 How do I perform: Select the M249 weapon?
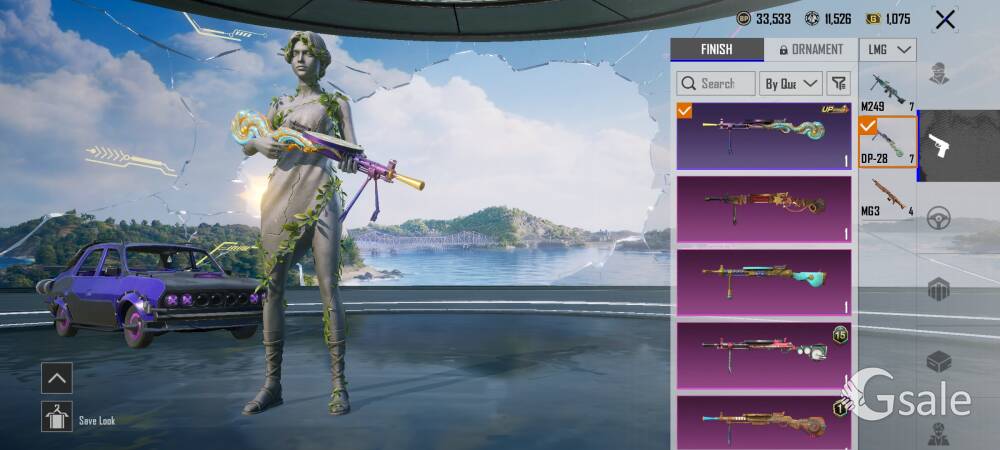coord(887,90)
